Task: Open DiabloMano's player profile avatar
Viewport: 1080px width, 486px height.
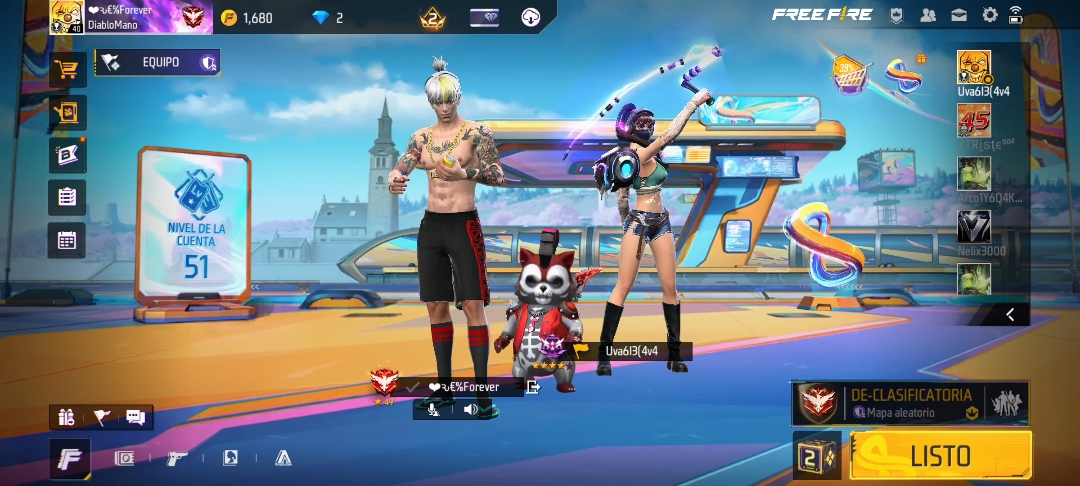Action: (67, 17)
